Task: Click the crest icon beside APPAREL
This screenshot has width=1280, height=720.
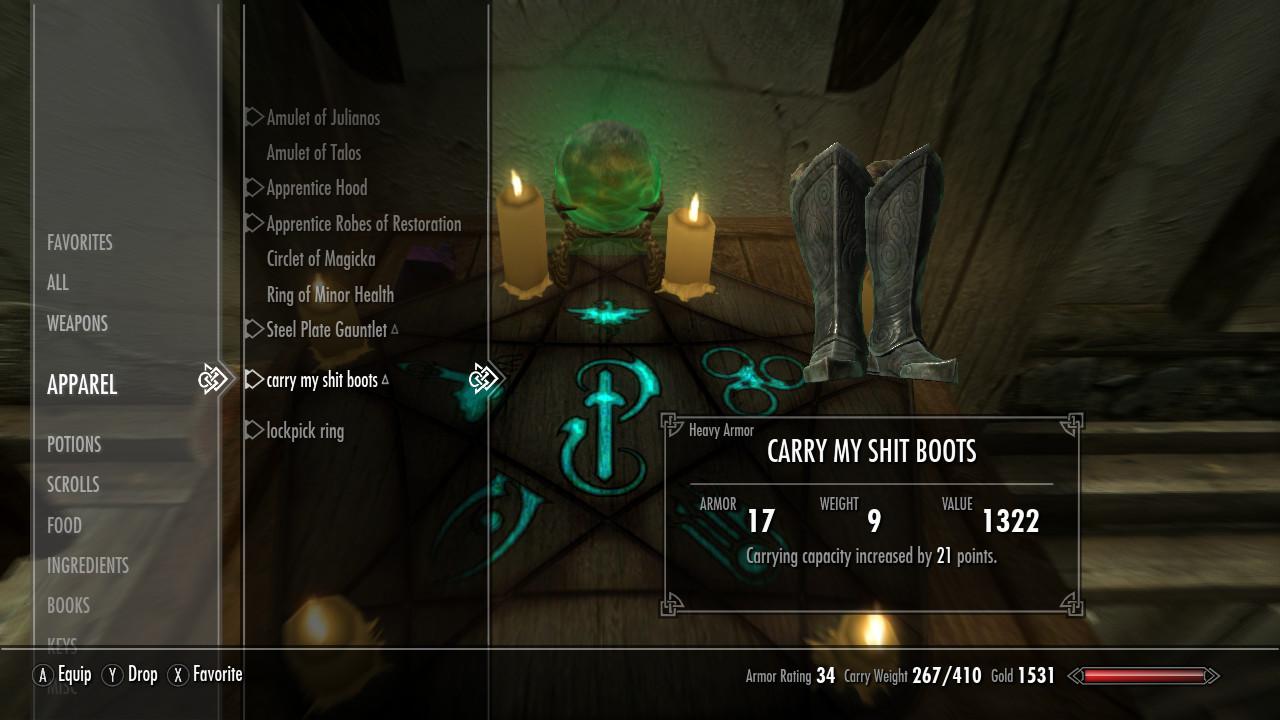Action: click(213, 379)
